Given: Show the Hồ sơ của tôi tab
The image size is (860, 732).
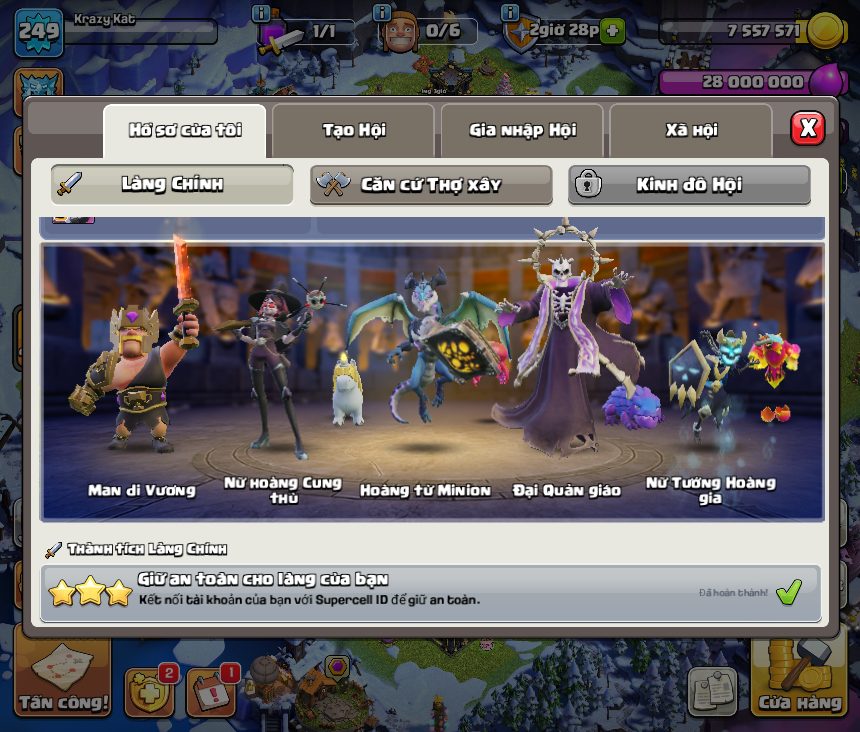Looking at the screenshot, I should click(x=185, y=130).
